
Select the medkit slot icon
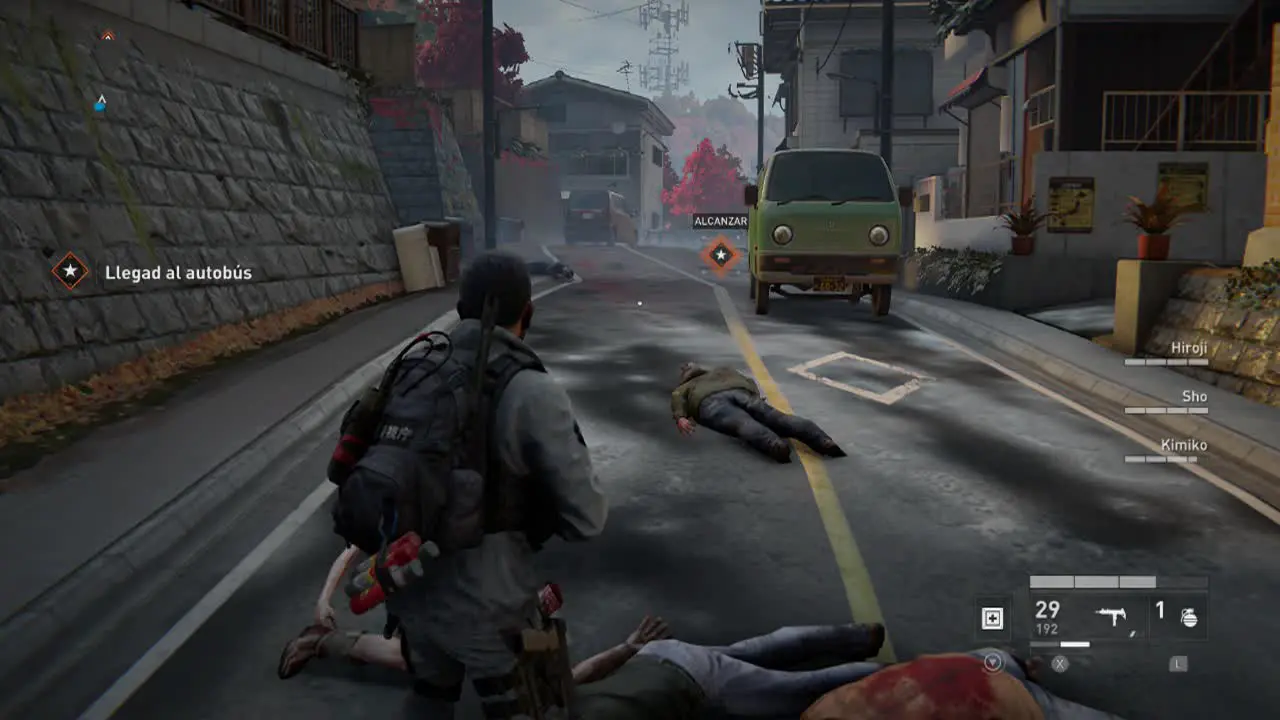tap(992, 619)
